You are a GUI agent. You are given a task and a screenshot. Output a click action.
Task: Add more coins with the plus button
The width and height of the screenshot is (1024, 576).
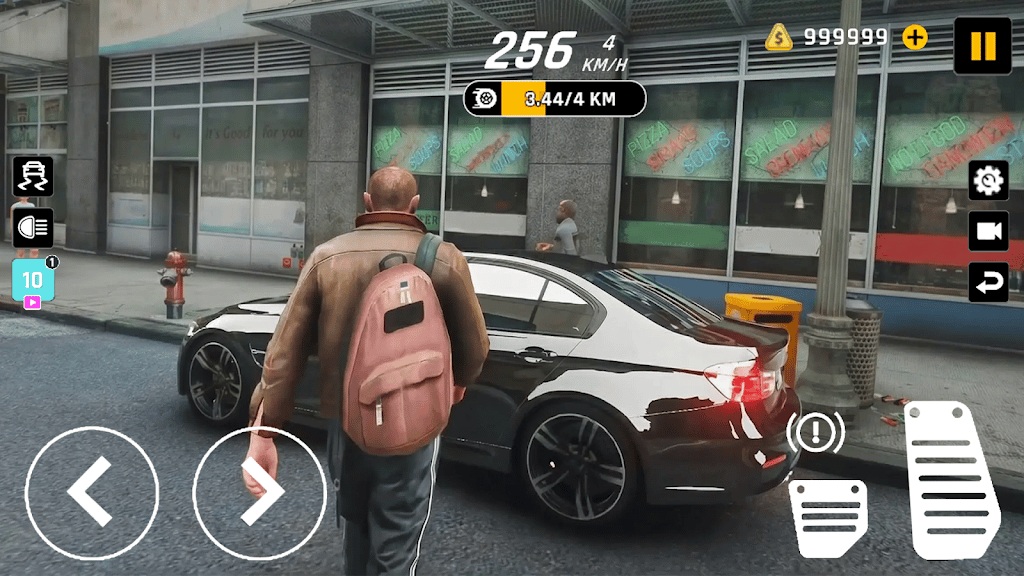[915, 38]
